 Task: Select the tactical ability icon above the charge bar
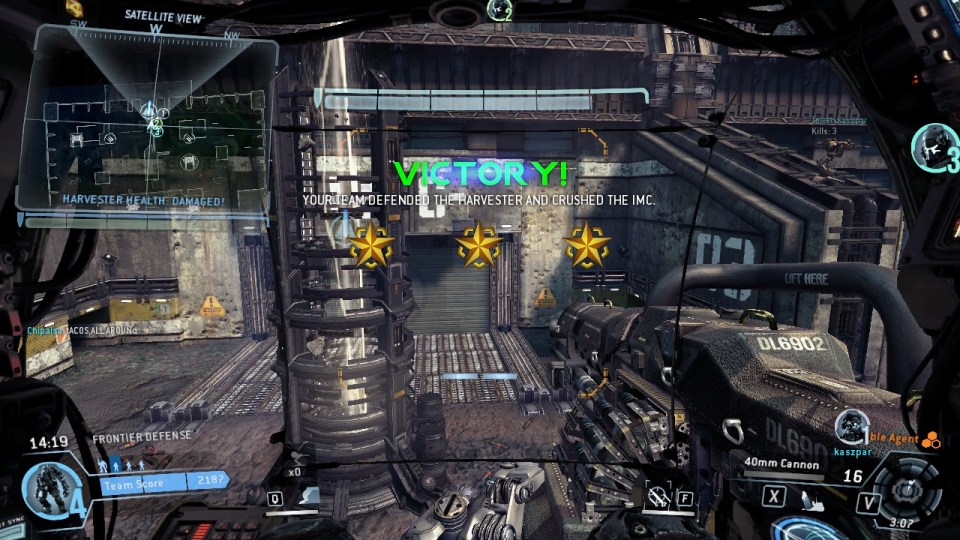click(x=310, y=496)
